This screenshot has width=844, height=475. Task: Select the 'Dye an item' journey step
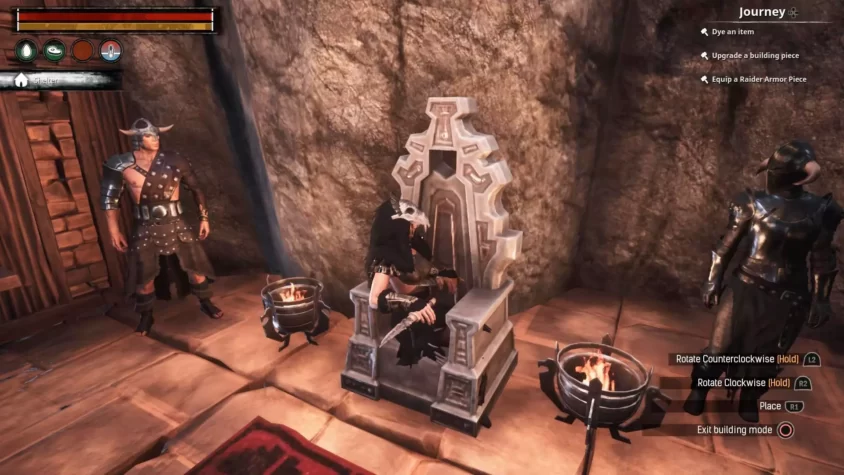[733, 32]
